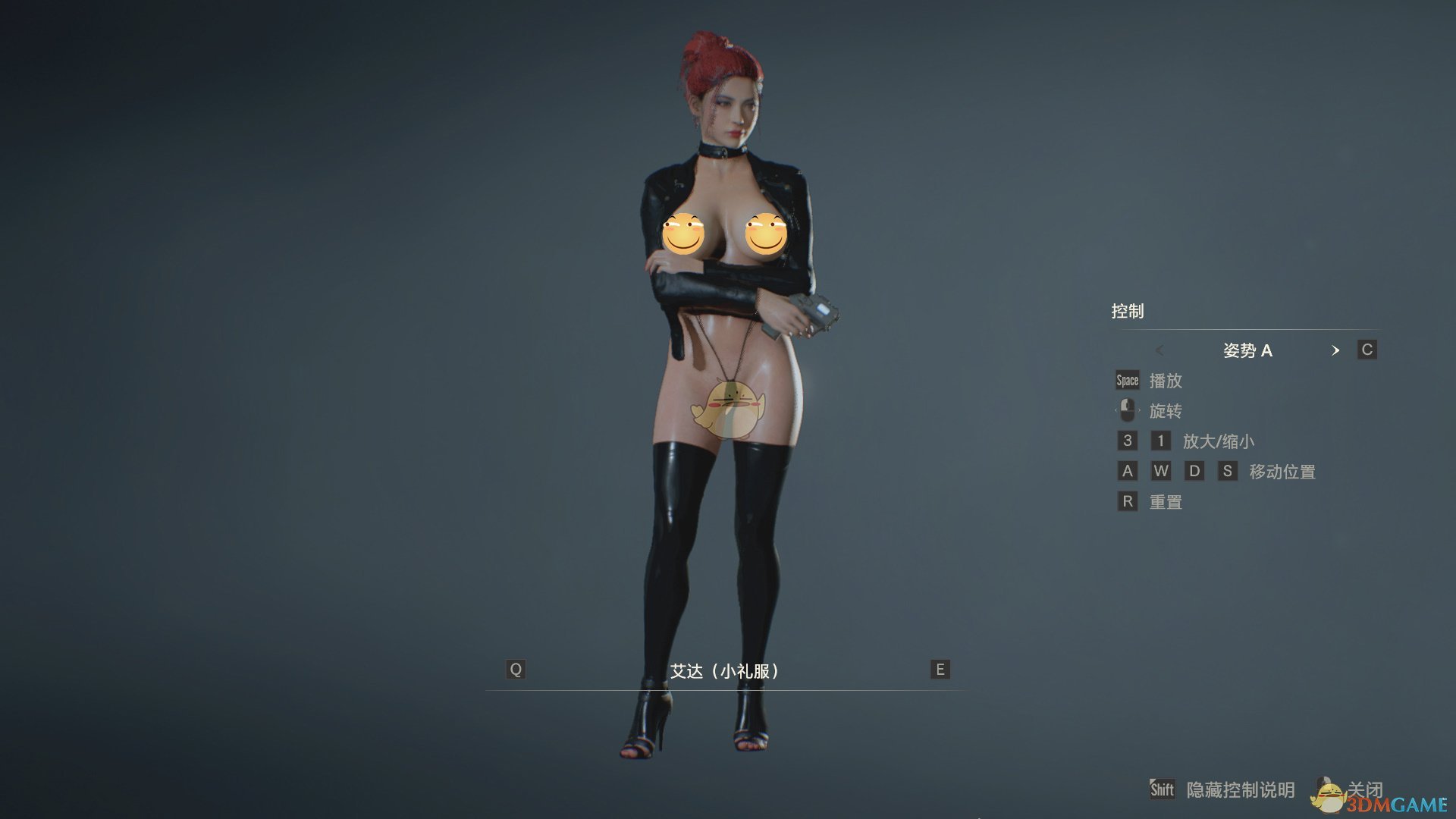The image size is (1456, 819).
Task: Click the "1" key icon for 缩小
Action: [x=1162, y=441]
